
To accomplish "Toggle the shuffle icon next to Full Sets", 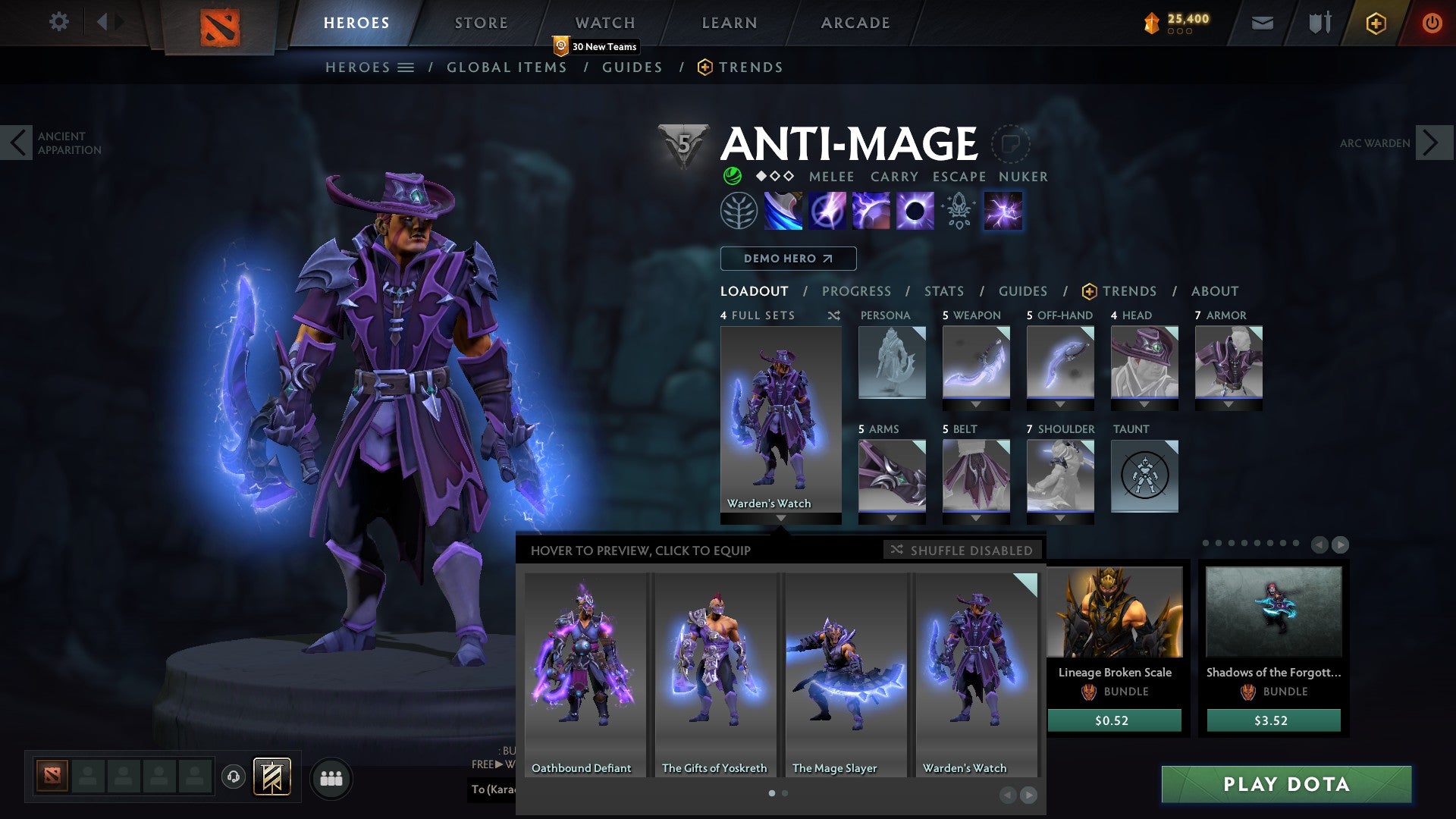I will pos(834,315).
